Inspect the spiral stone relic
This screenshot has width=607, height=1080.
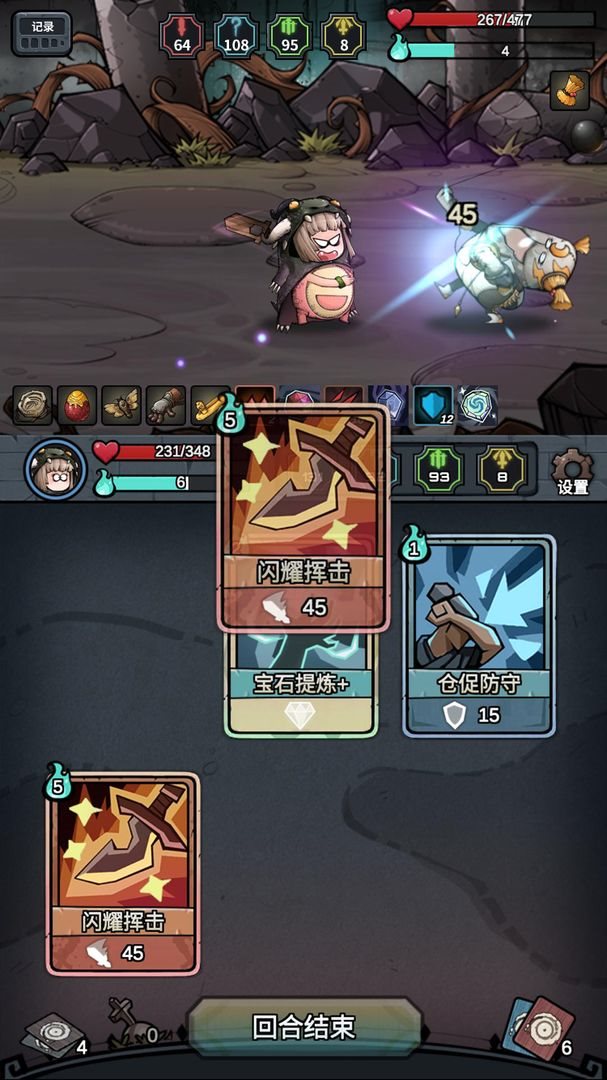click(33, 404)
